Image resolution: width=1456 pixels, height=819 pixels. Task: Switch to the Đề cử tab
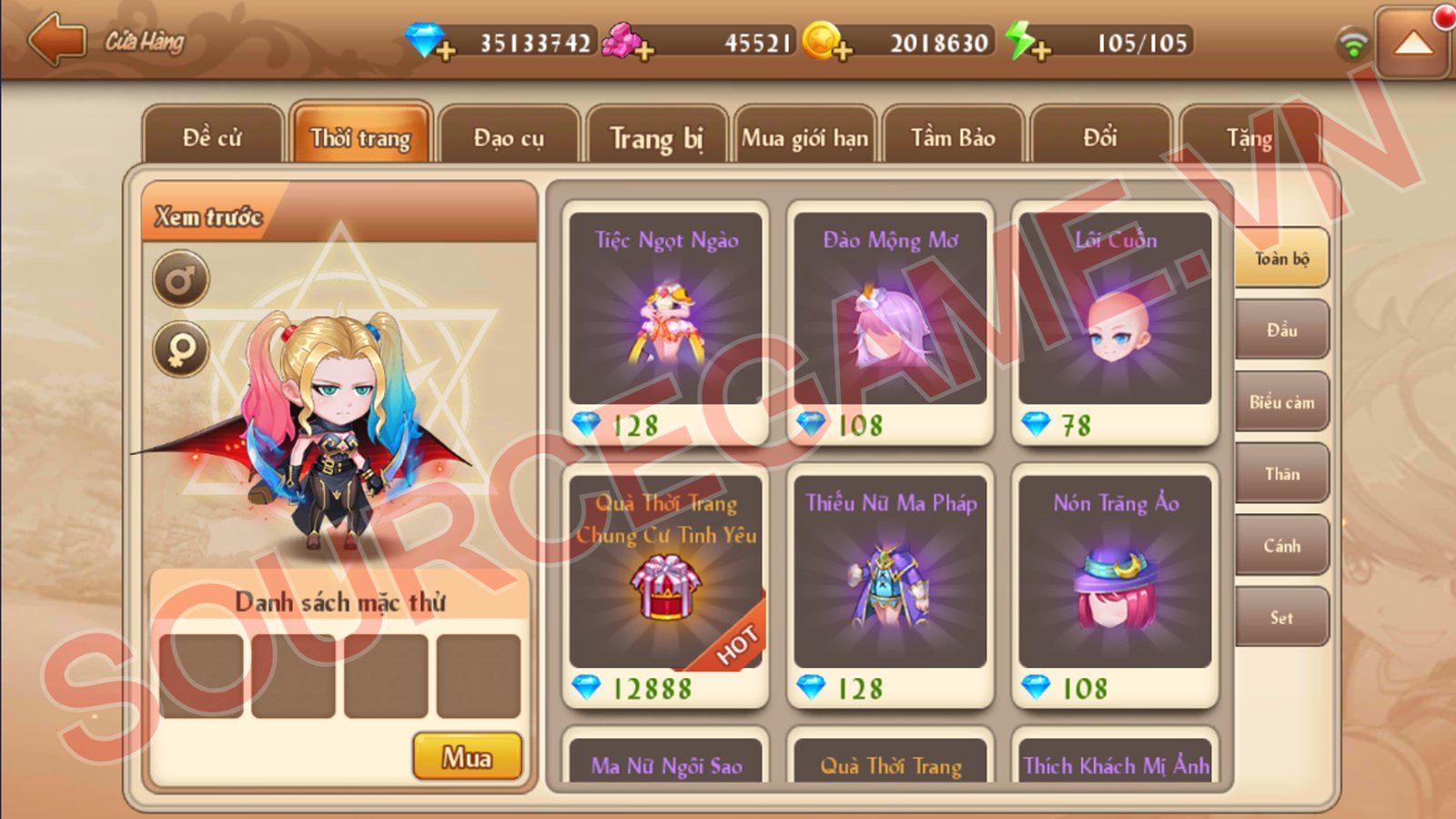tap(212, 137)
